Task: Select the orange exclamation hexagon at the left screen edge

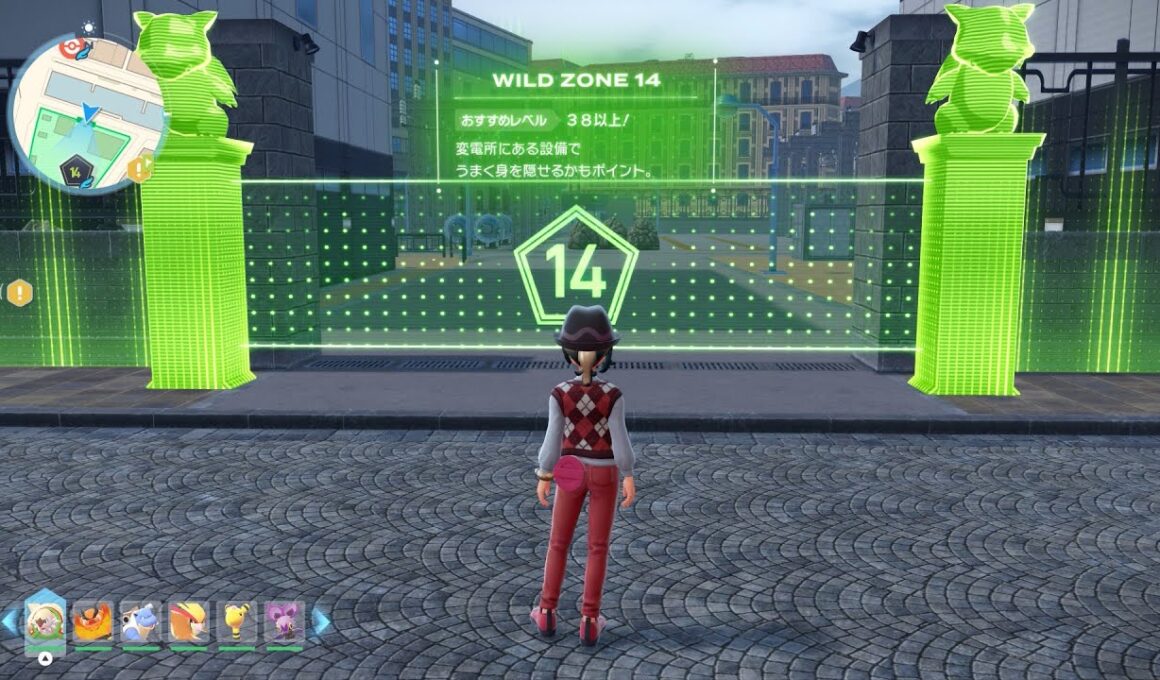Action: pyautogui.click(x=19, y=292)
